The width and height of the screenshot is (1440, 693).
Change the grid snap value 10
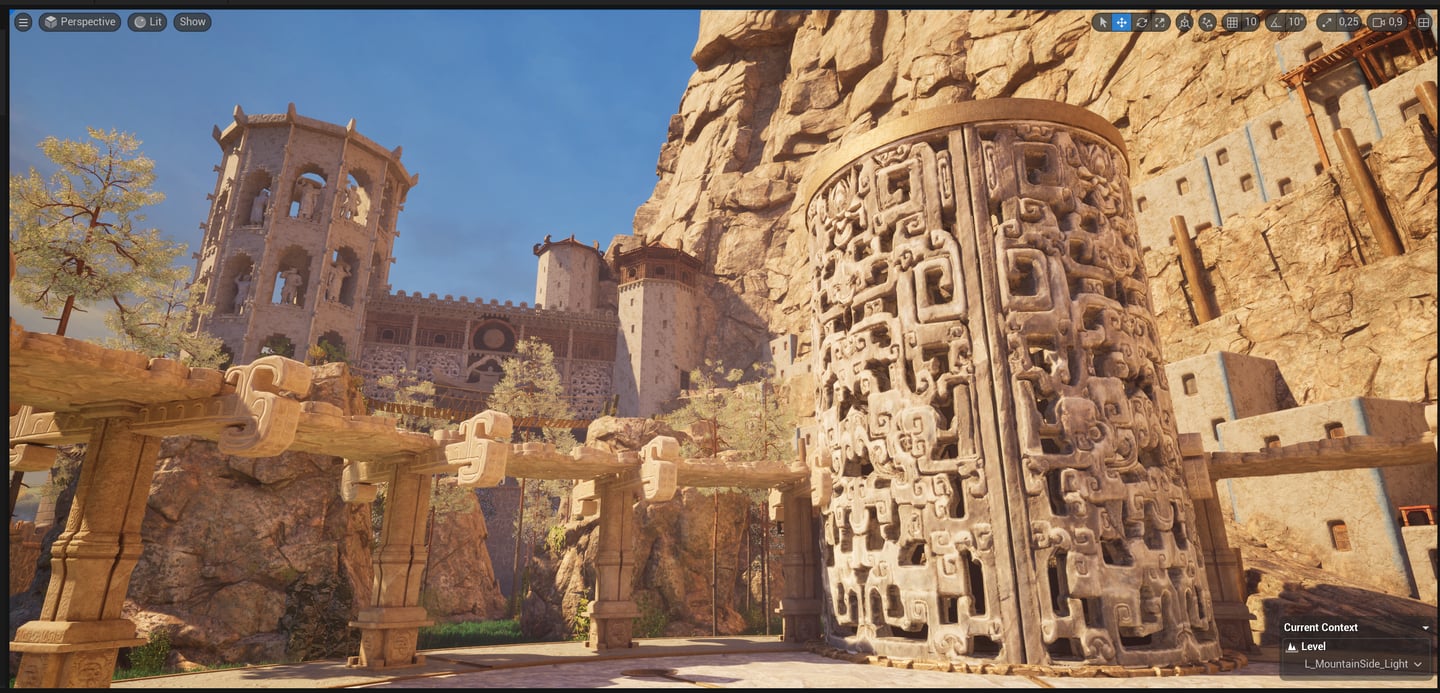click(x=1250, y=22)
